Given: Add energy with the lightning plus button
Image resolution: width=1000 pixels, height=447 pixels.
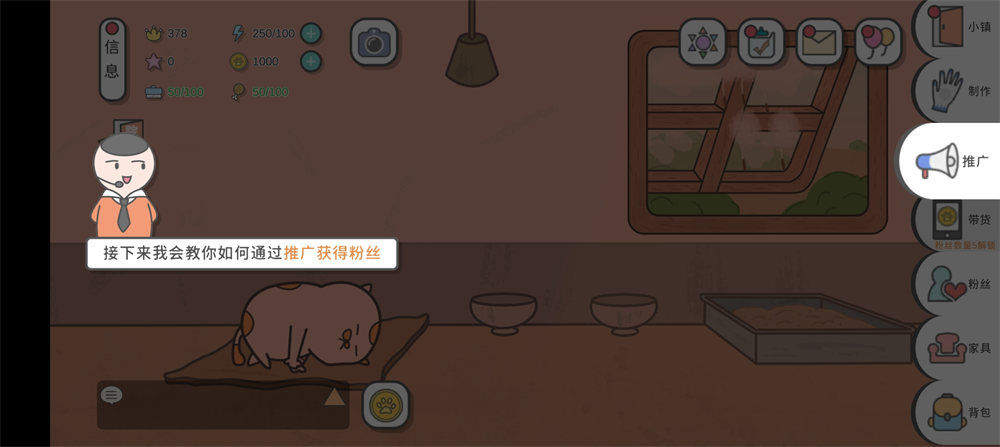Looking at the screenshot, I should tap(311, 33).
